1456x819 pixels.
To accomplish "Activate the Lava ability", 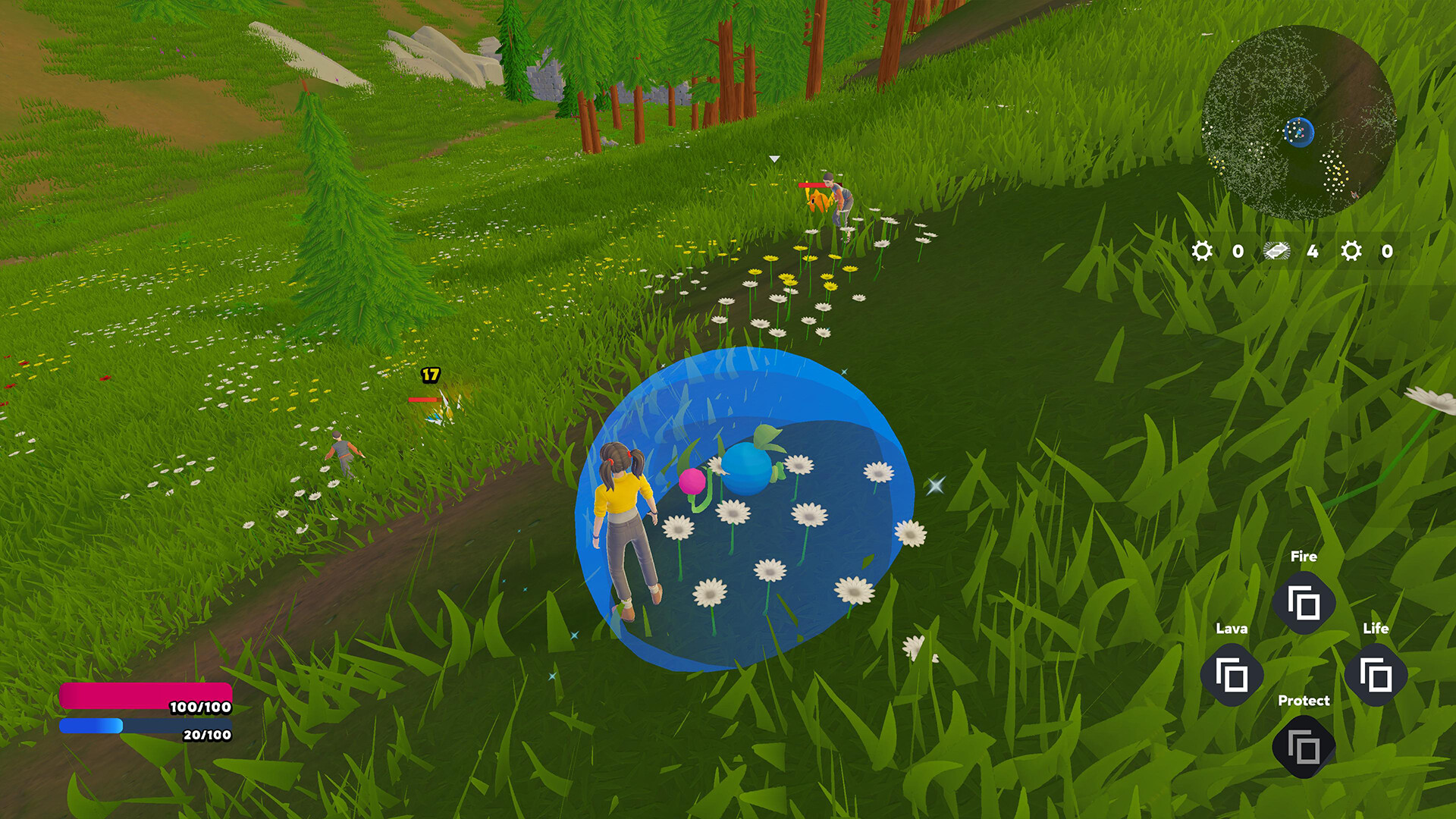I will [x=1233, y=673].
